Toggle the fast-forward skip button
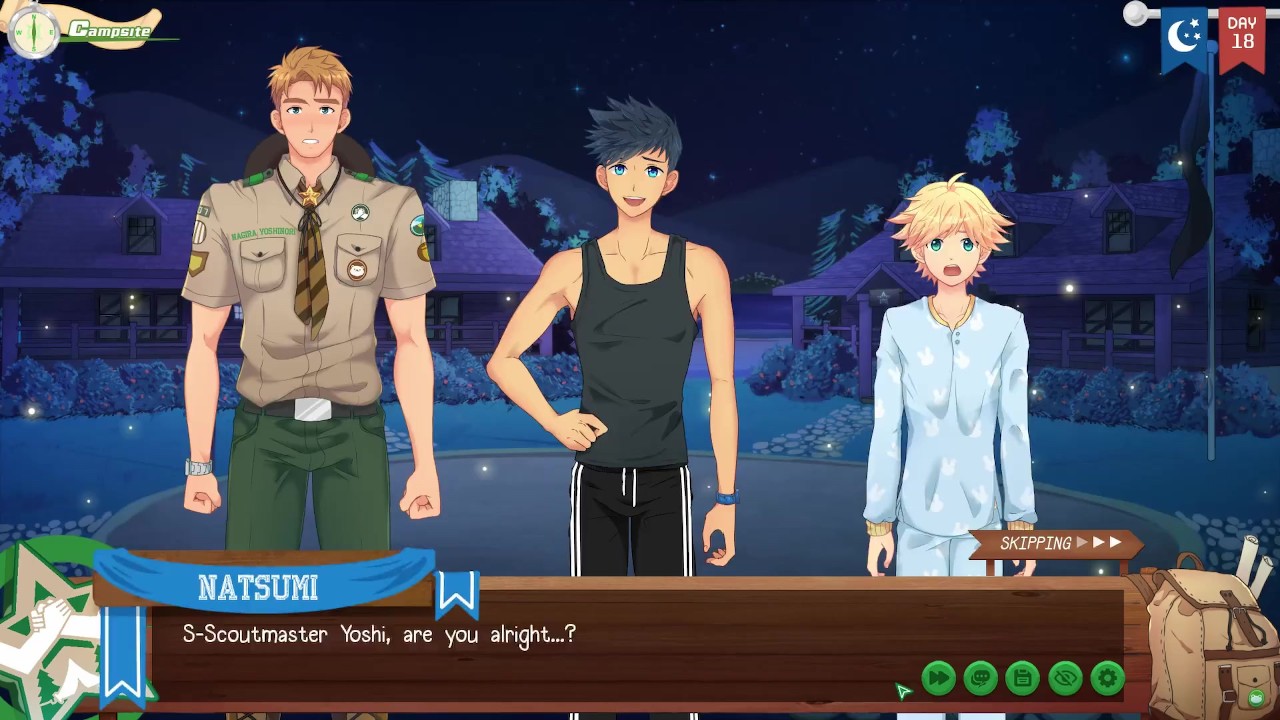Viewport: 1280px width, 720px height. click(938, 678)
